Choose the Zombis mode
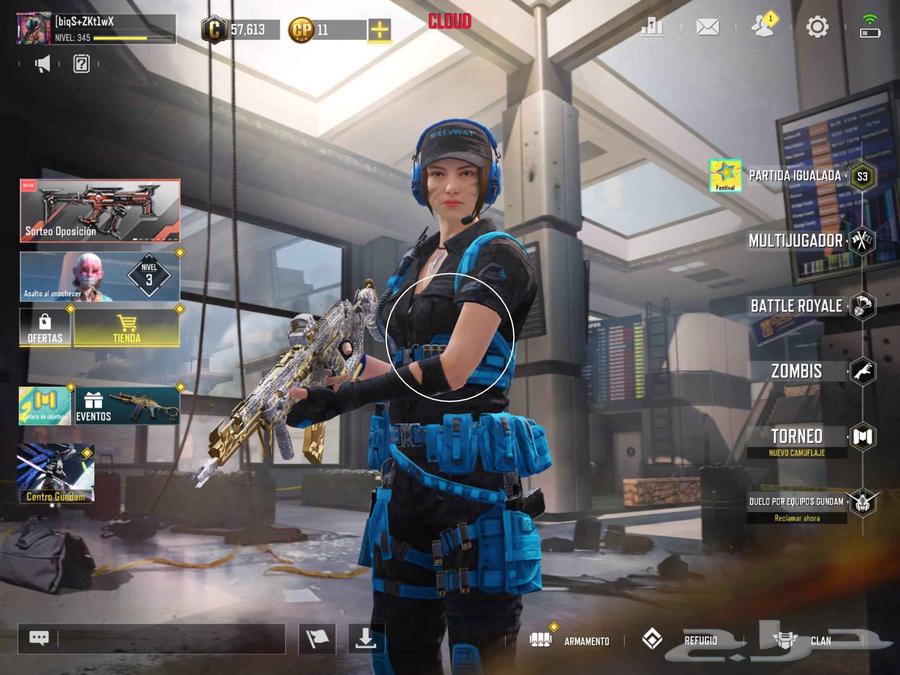900x675 pixels. coord(798,371)
